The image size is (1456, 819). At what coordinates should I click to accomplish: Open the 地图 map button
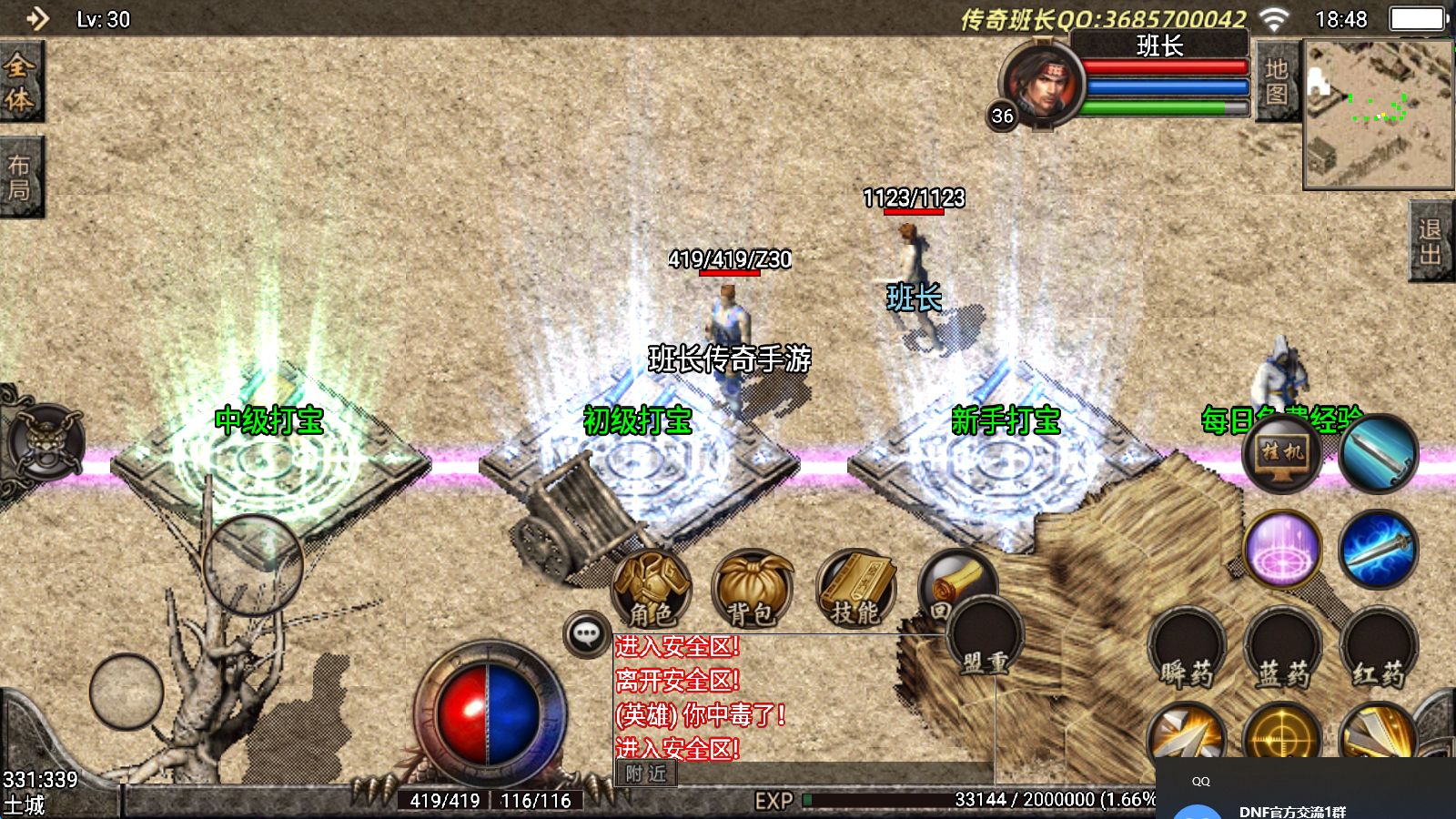(1277, 82)
